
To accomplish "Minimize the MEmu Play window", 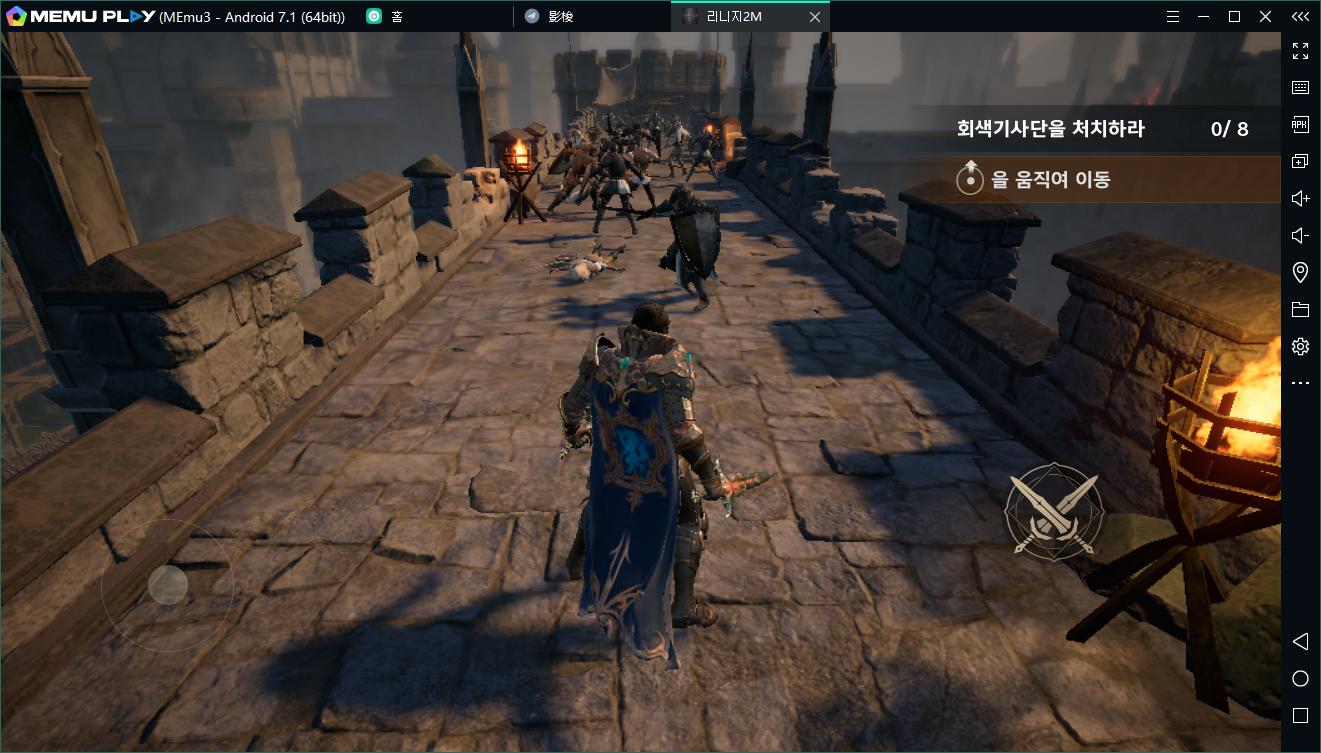I will (1204, 17).
